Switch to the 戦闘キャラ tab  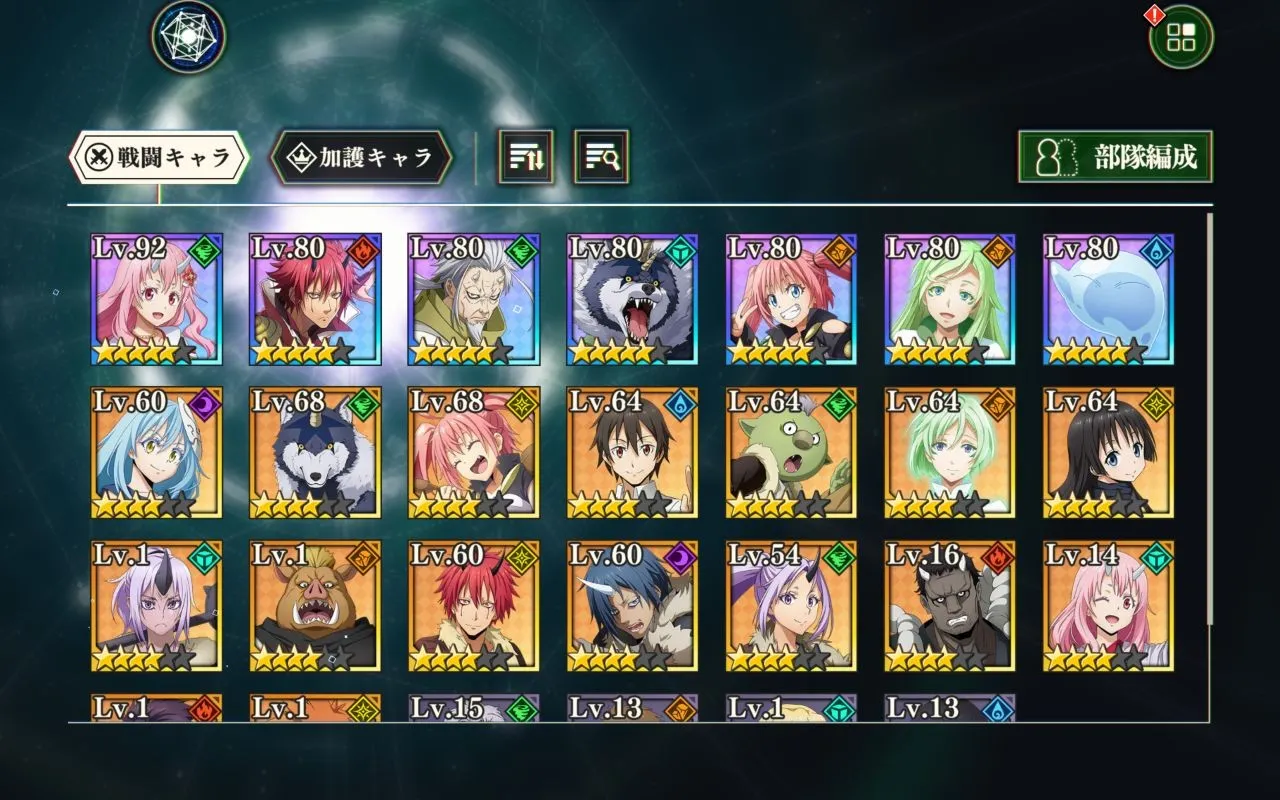pyautogui.click(x=158, y=157)
